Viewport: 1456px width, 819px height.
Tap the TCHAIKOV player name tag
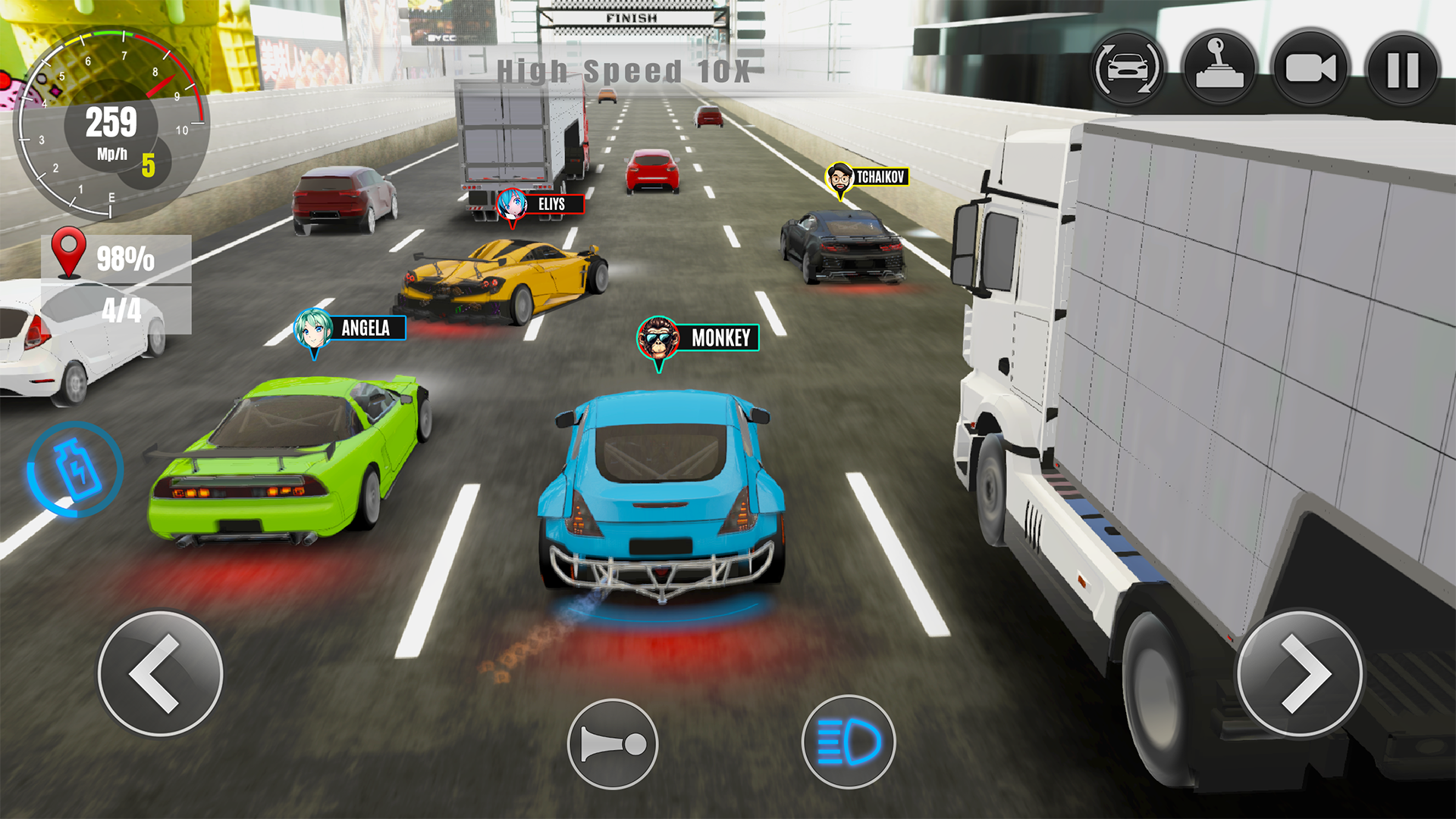[x=880, y=176]
